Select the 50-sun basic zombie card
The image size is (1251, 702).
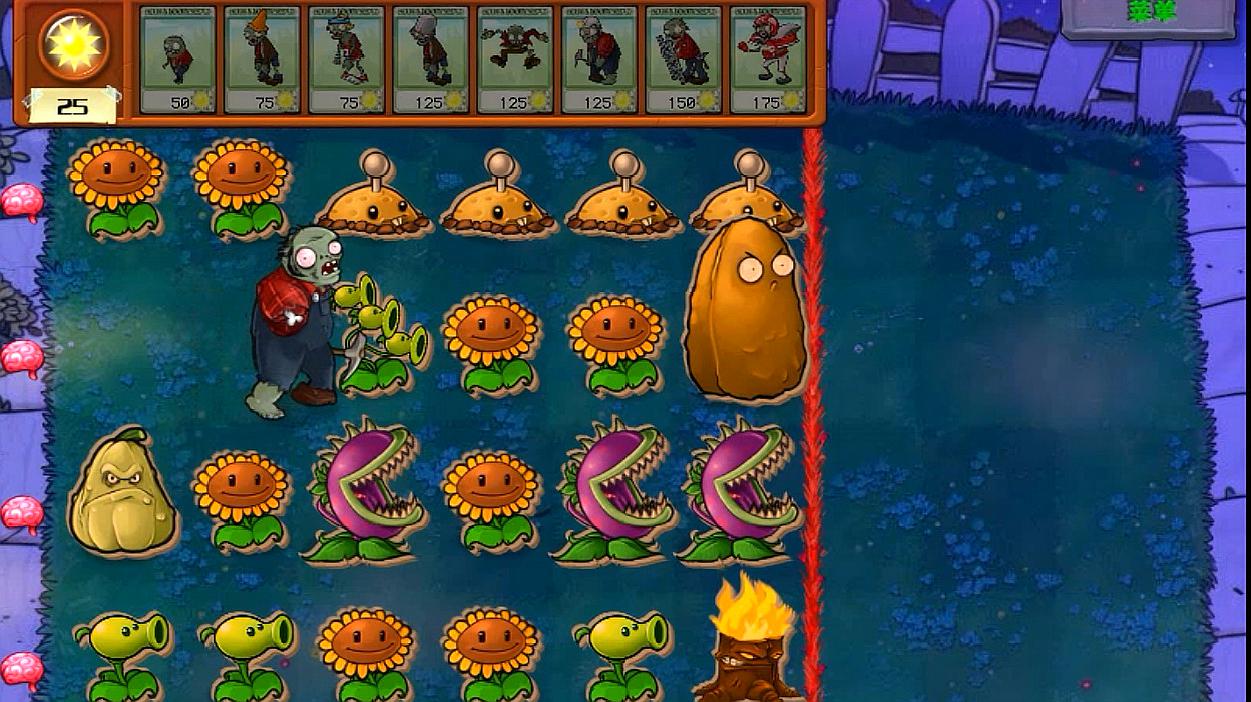click(178, 59)
